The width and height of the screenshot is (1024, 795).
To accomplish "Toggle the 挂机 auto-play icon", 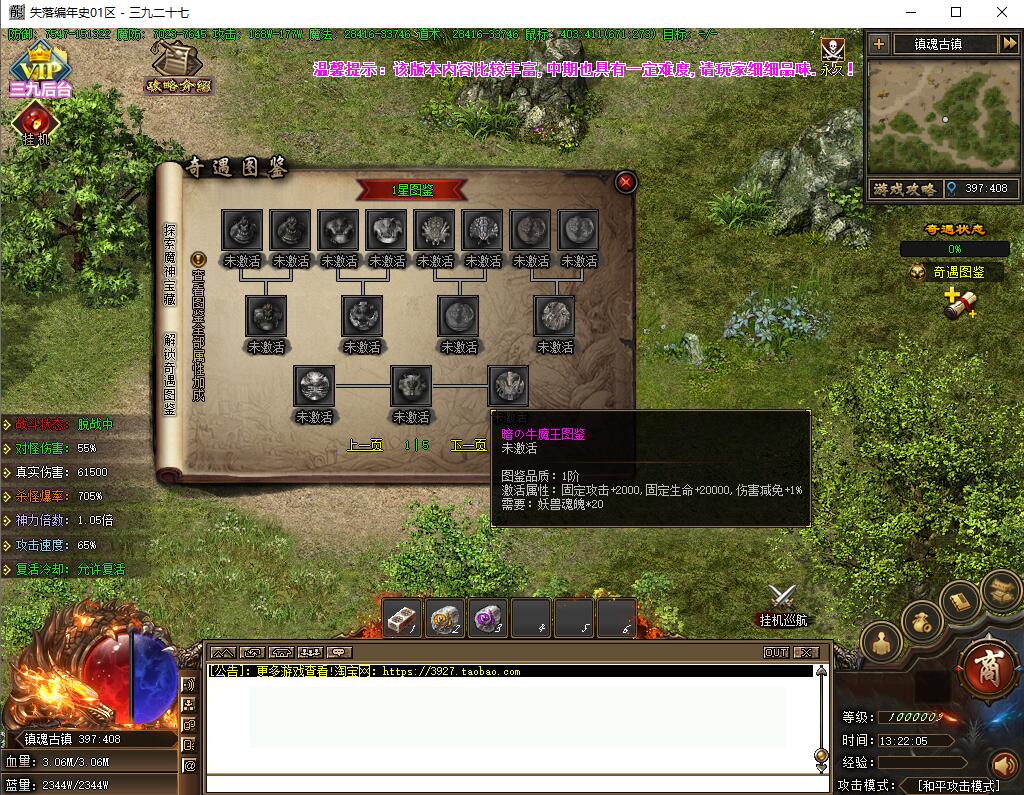I will (34, 124).
